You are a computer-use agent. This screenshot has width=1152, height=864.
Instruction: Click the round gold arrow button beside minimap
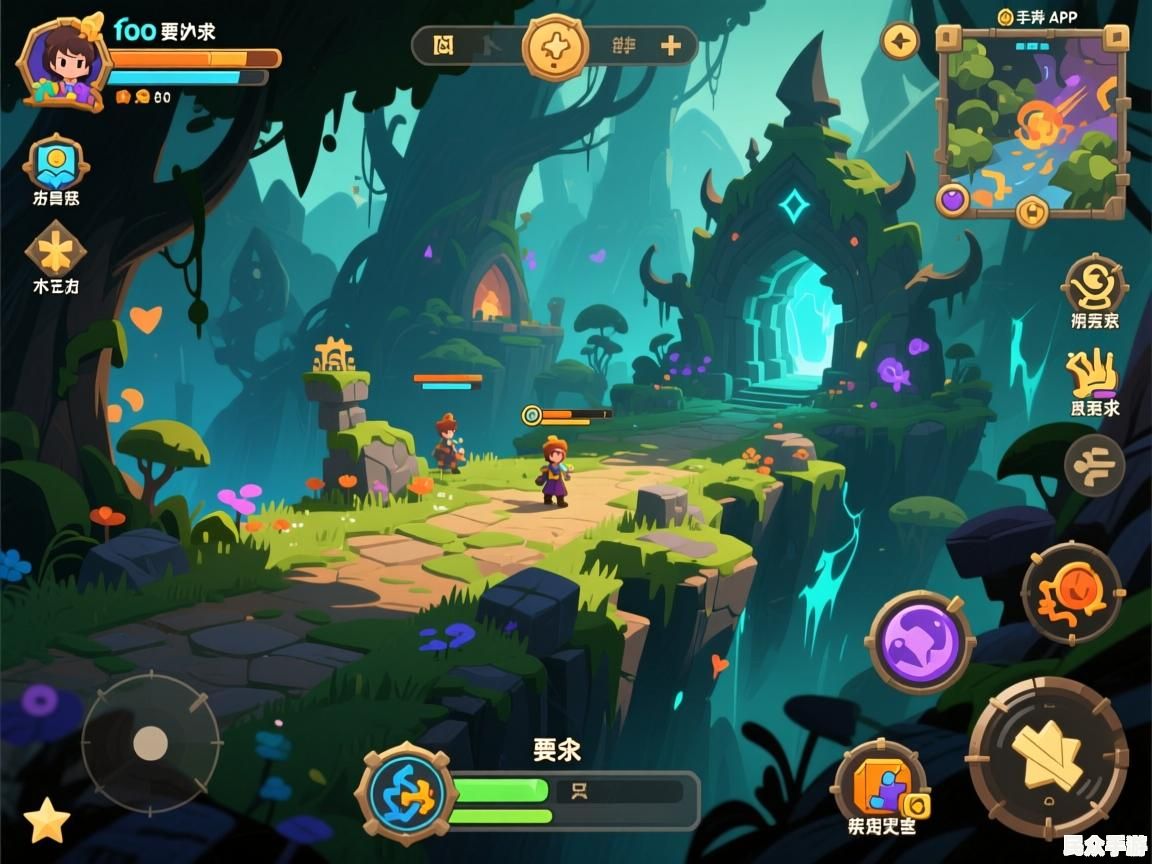(900, 42)
